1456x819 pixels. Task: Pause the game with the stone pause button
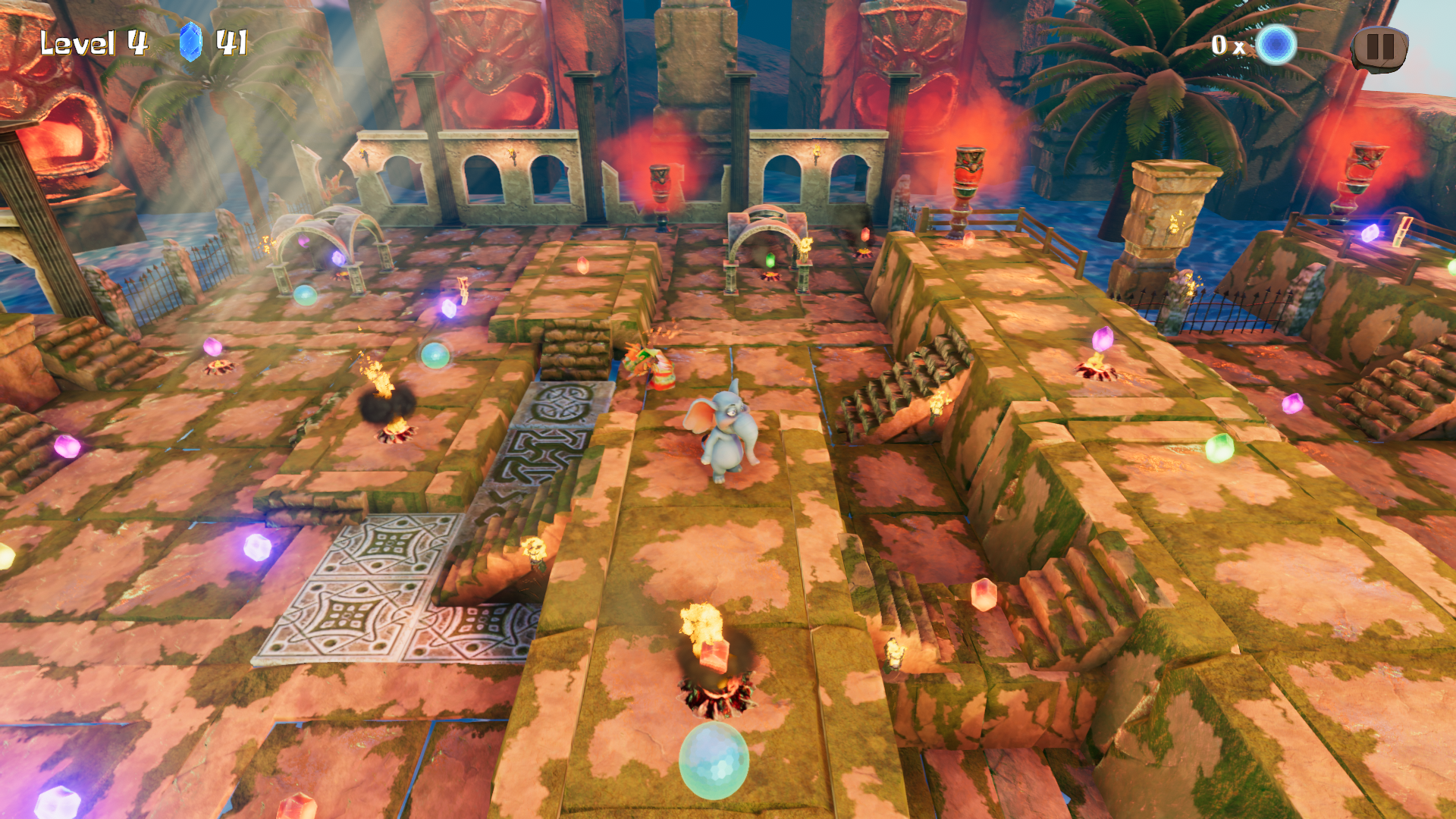1379,47
